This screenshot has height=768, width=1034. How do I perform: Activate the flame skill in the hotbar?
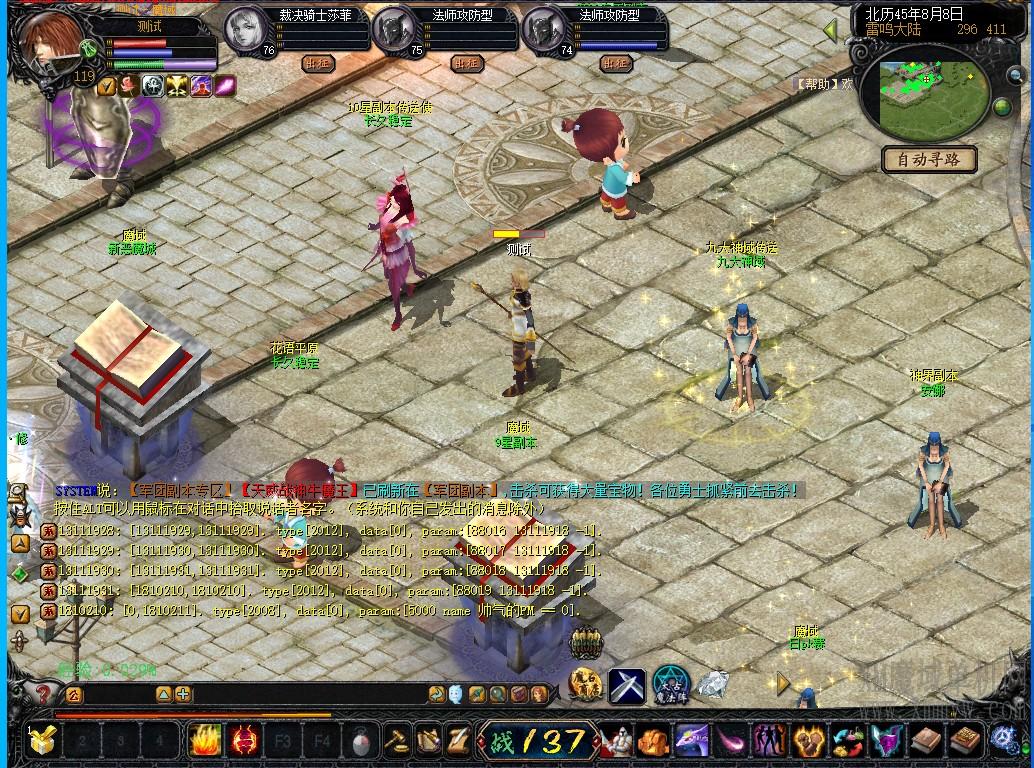(x=205, y=741)
